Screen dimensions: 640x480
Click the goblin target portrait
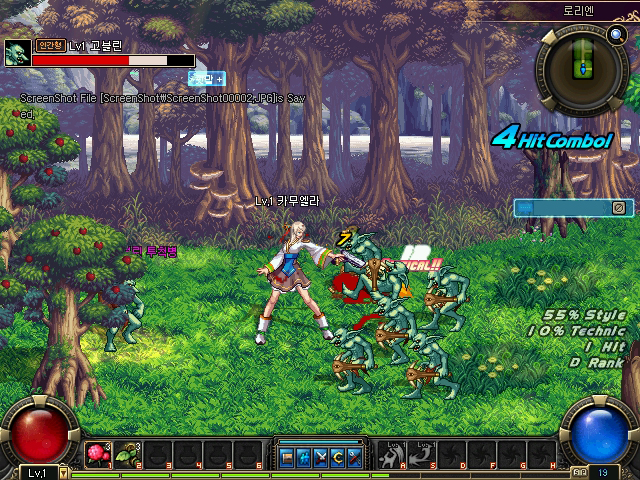(17, 53)
